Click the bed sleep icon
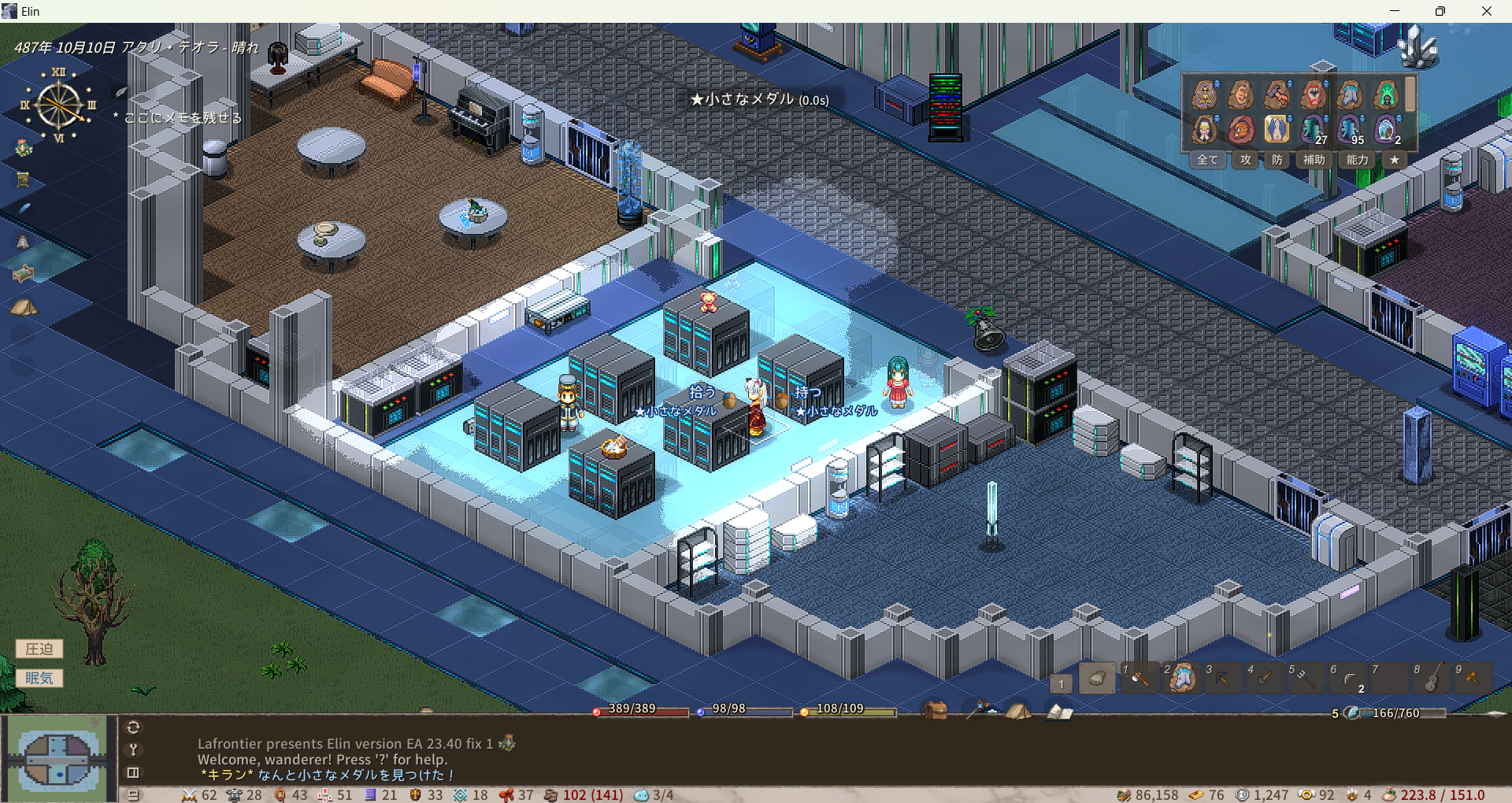Image resolution: width=1512 pixels, height=803 pixels. click(24, 273)
